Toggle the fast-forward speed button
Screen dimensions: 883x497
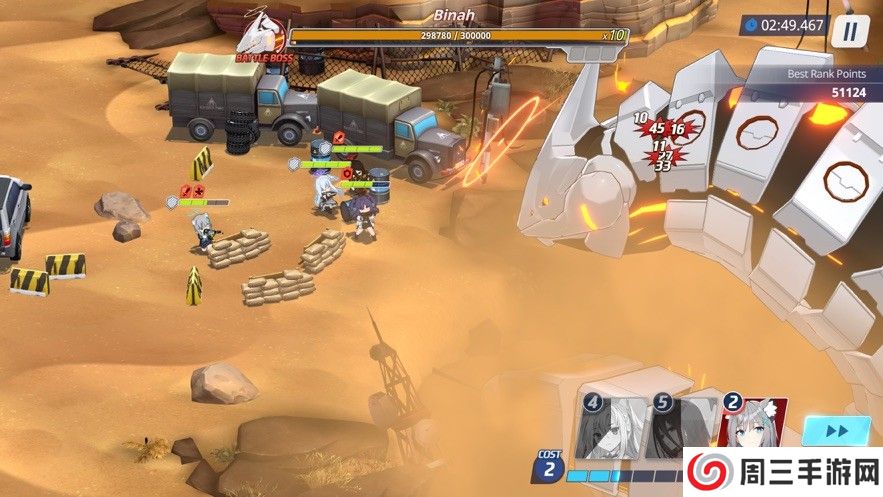[836, 431]
